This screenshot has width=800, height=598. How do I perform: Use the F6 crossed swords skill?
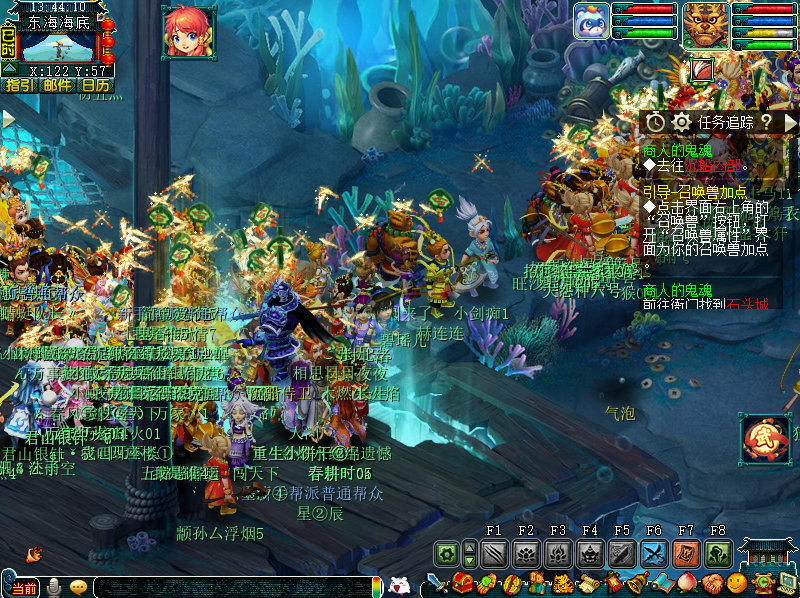coord(654,553)
